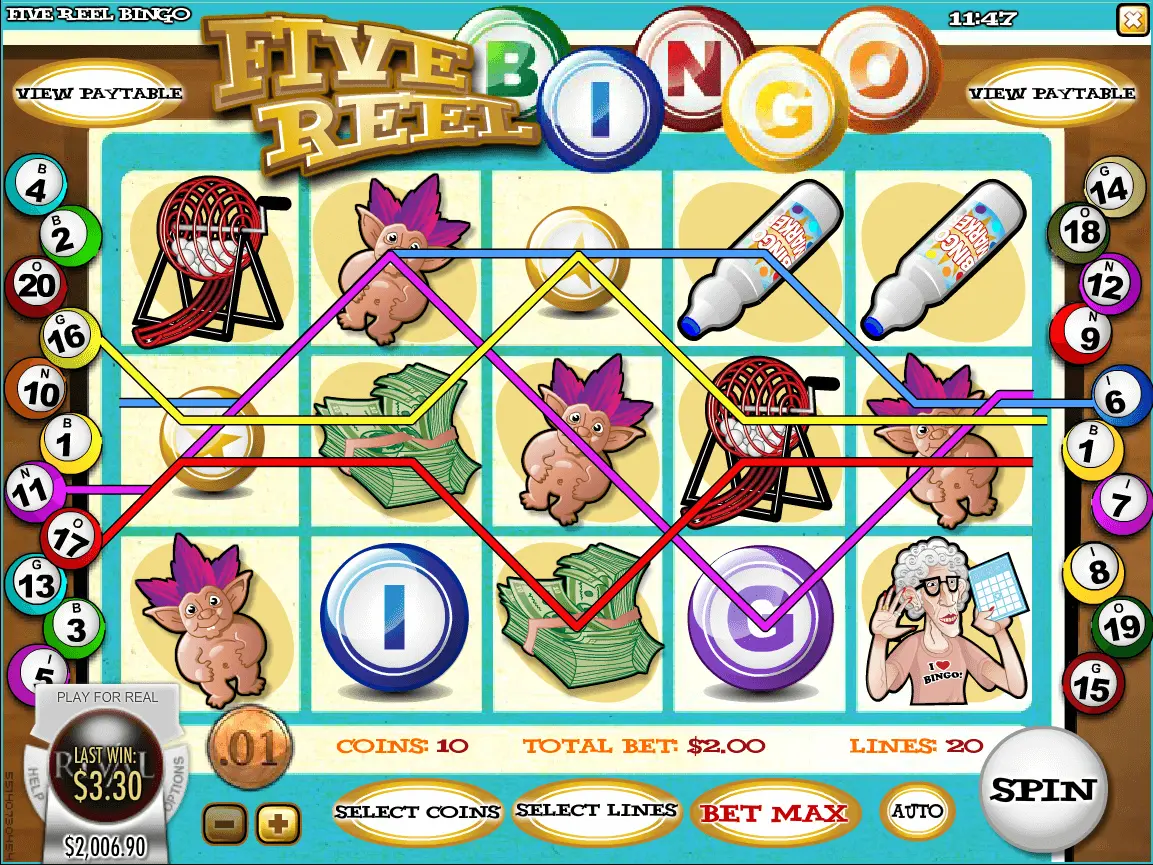Screen dimensions: 1153x865
Task: Click the Play For Real banner
Action: (107, 697)
